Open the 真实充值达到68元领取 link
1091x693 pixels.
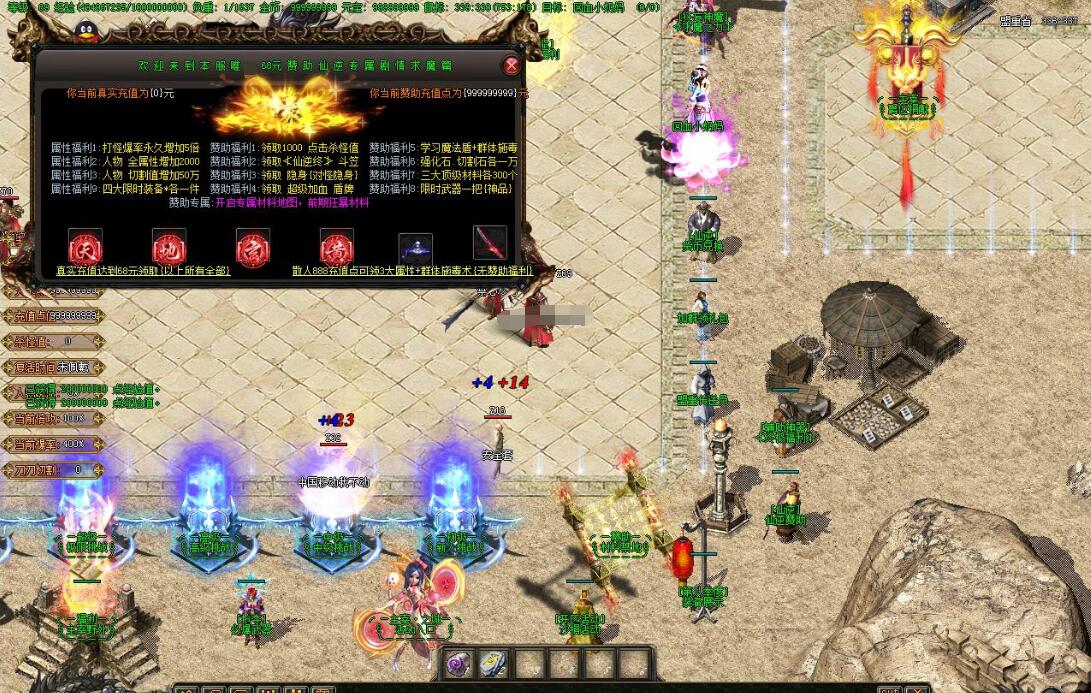pyautogui.click(x=143, y=270)
